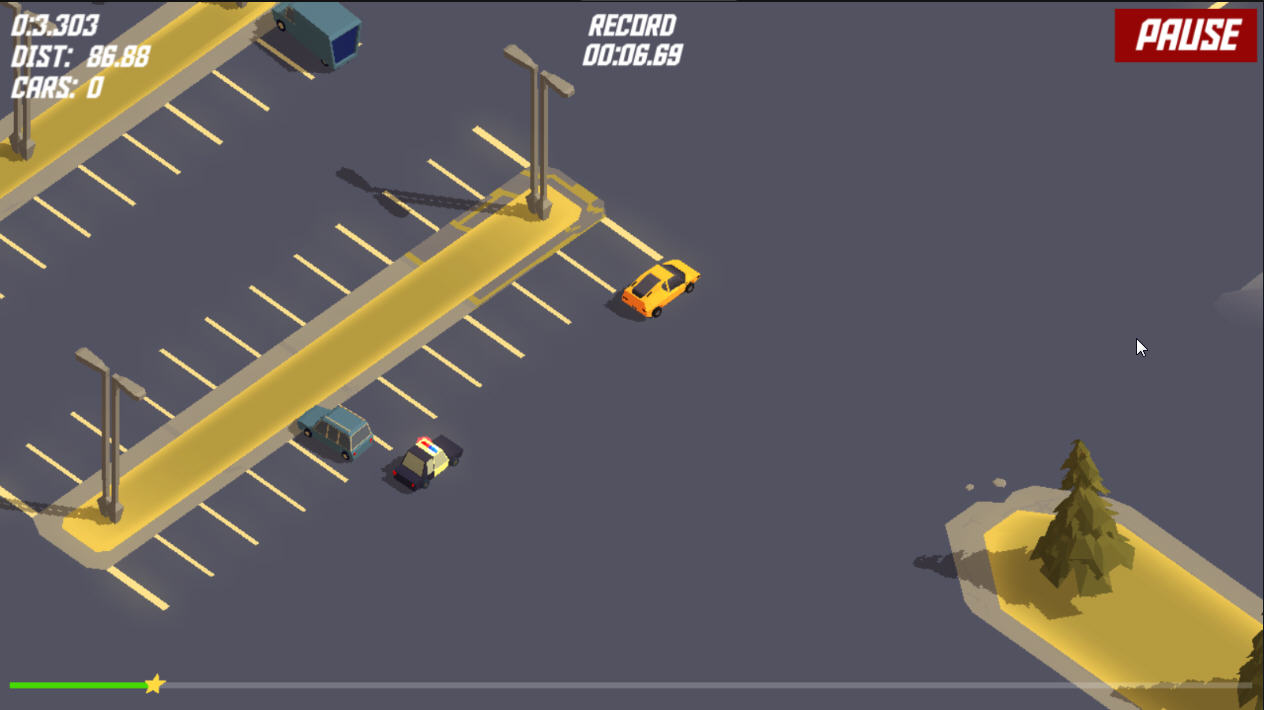Pause the game with the PAUSE button
The width and height of the screenshot is (1264, 710).
coord(1185,36)
